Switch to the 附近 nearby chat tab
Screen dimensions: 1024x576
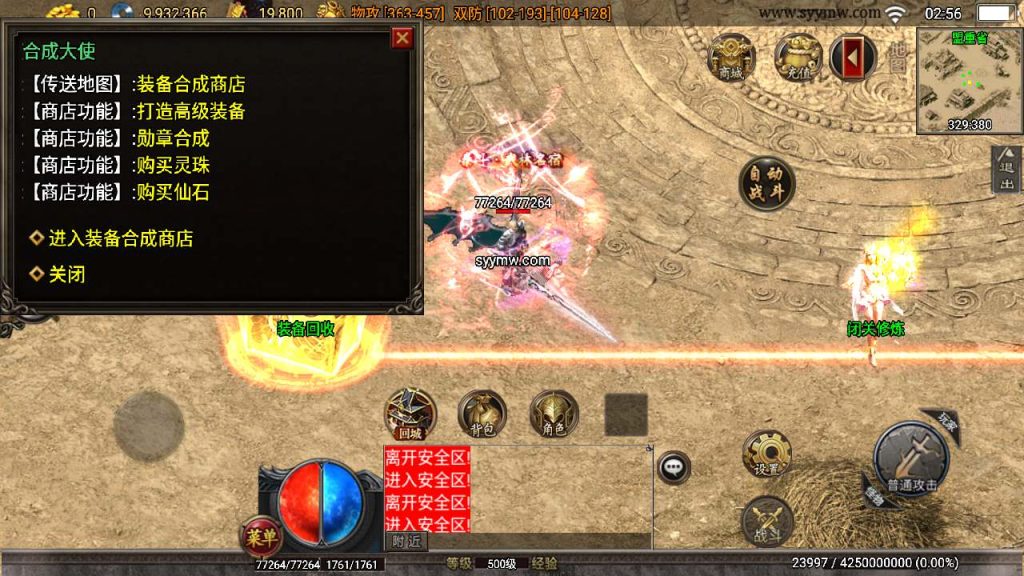tap(407, 541)
